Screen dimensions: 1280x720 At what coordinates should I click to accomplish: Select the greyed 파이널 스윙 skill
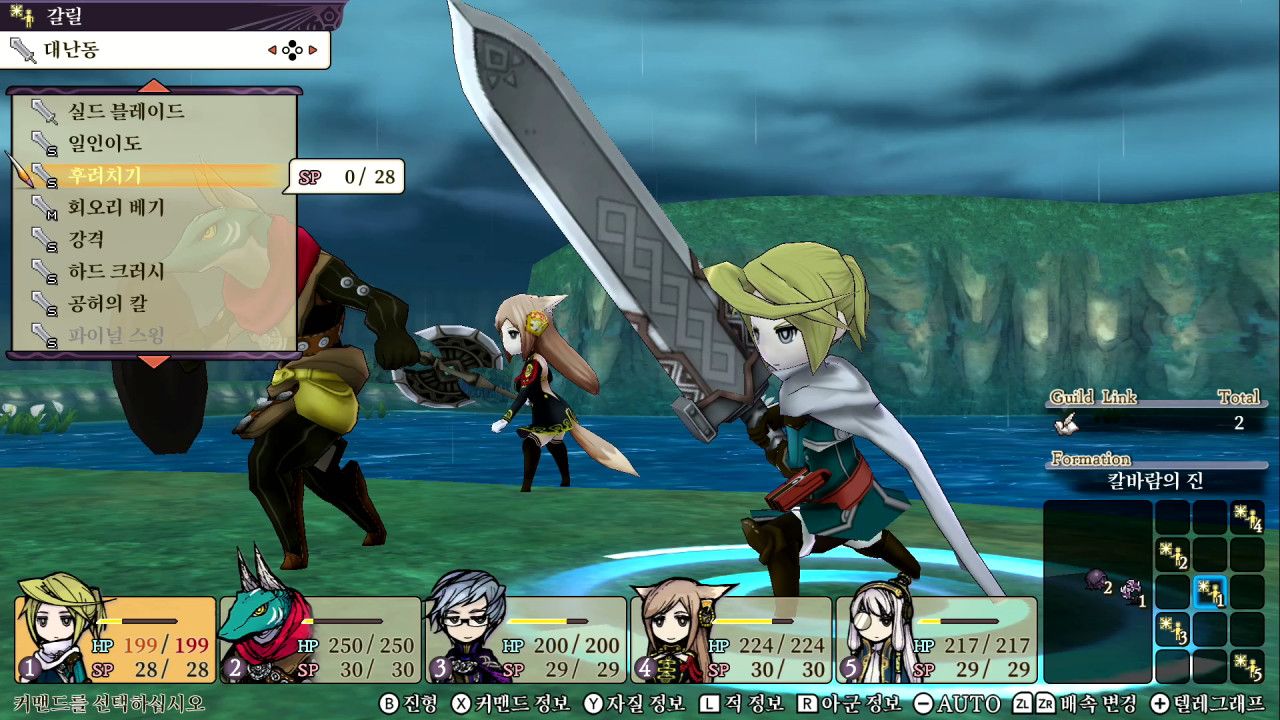tap(116, 335)
